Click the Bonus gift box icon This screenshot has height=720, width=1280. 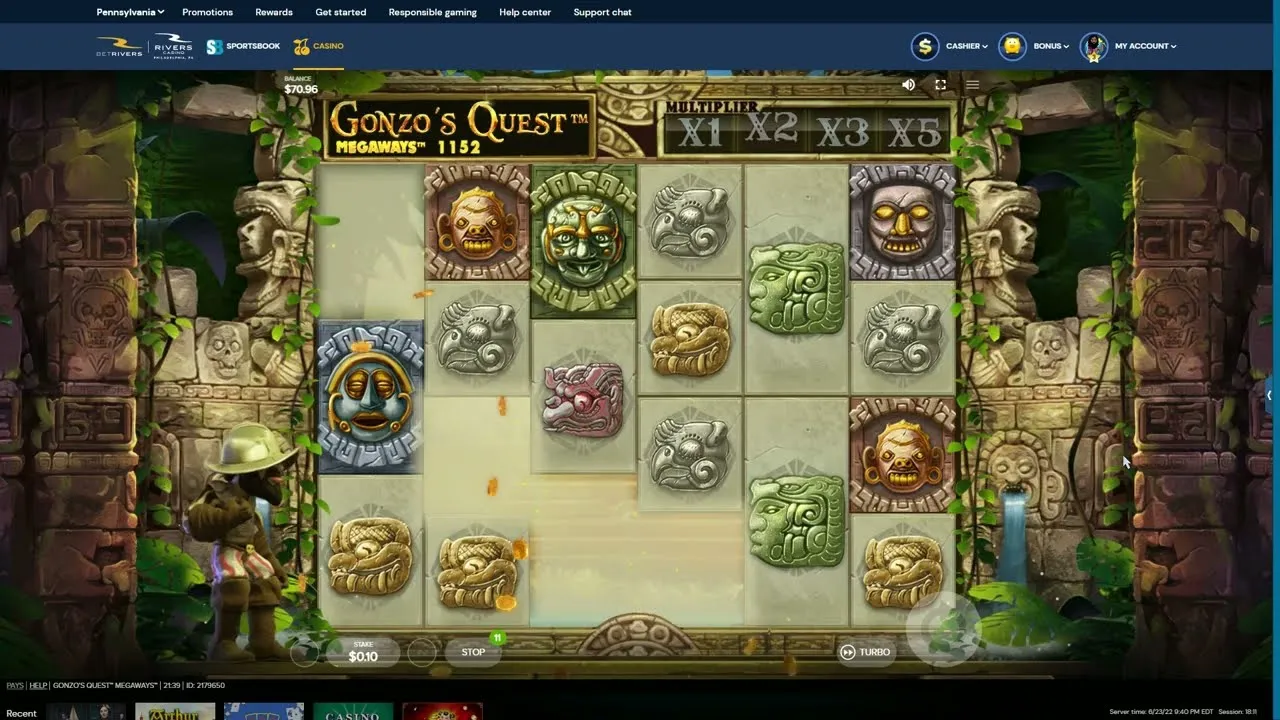pyautogui.click(x=1012, y=45)
